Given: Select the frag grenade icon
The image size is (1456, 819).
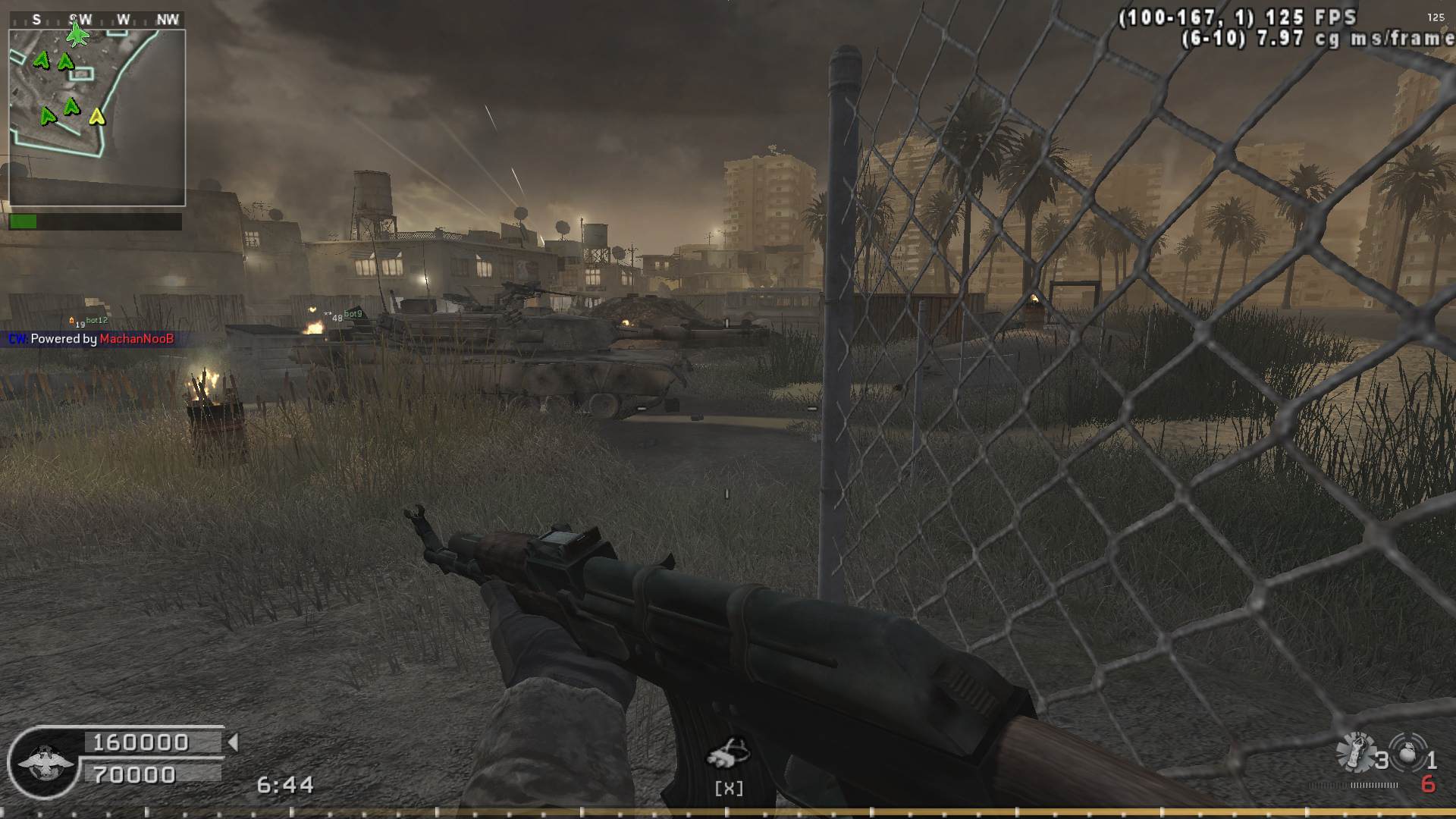Looking at the screenshot, I should point(1408,753).
